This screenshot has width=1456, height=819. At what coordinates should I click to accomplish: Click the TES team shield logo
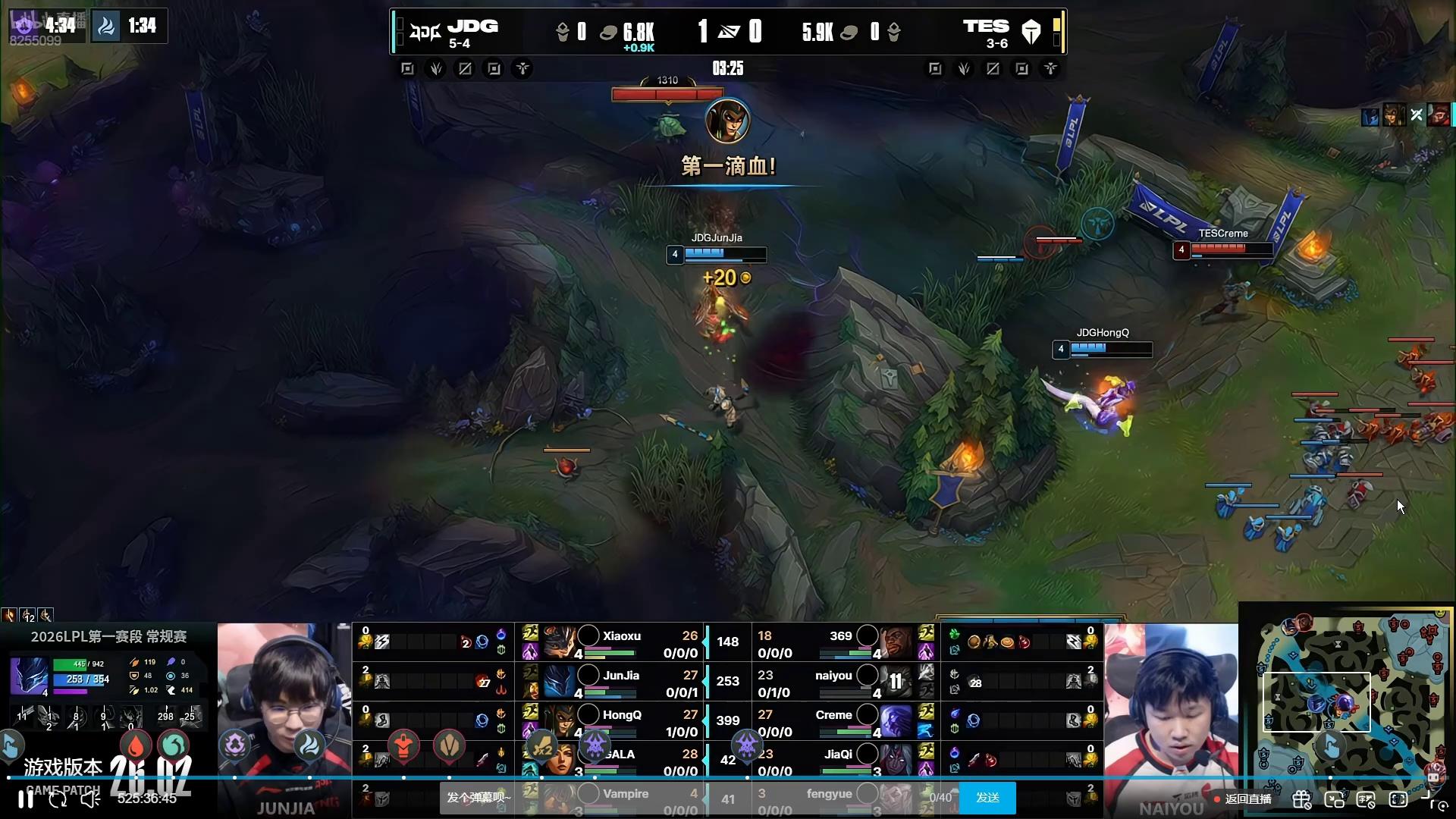click(x=1031, y=32)
